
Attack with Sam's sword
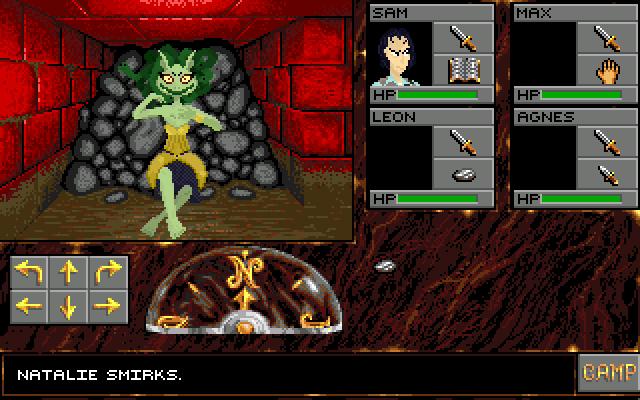(x=462, y=38)
